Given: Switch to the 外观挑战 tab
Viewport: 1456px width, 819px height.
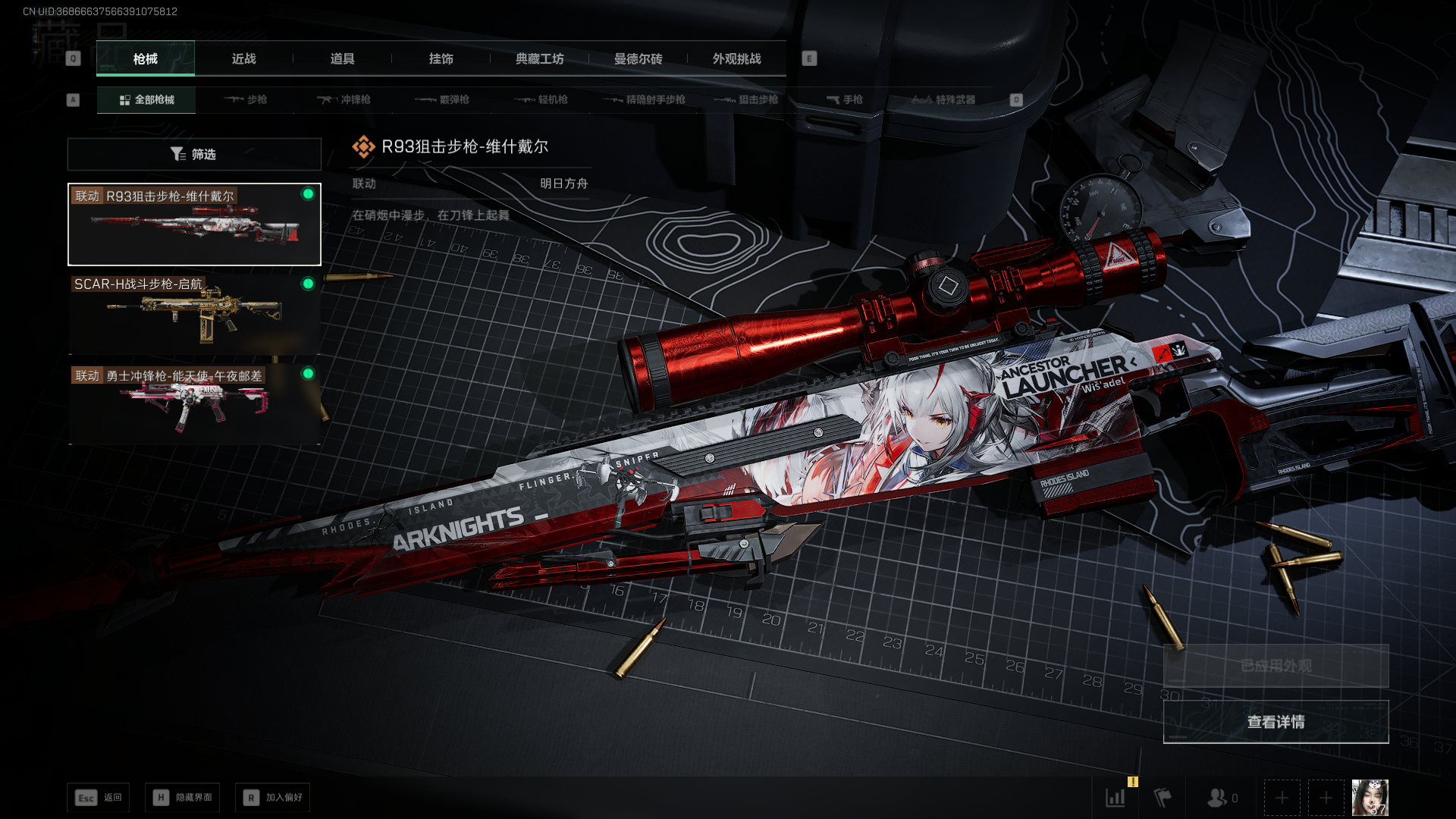Looking at the screenshot, I should pos(736,58).
